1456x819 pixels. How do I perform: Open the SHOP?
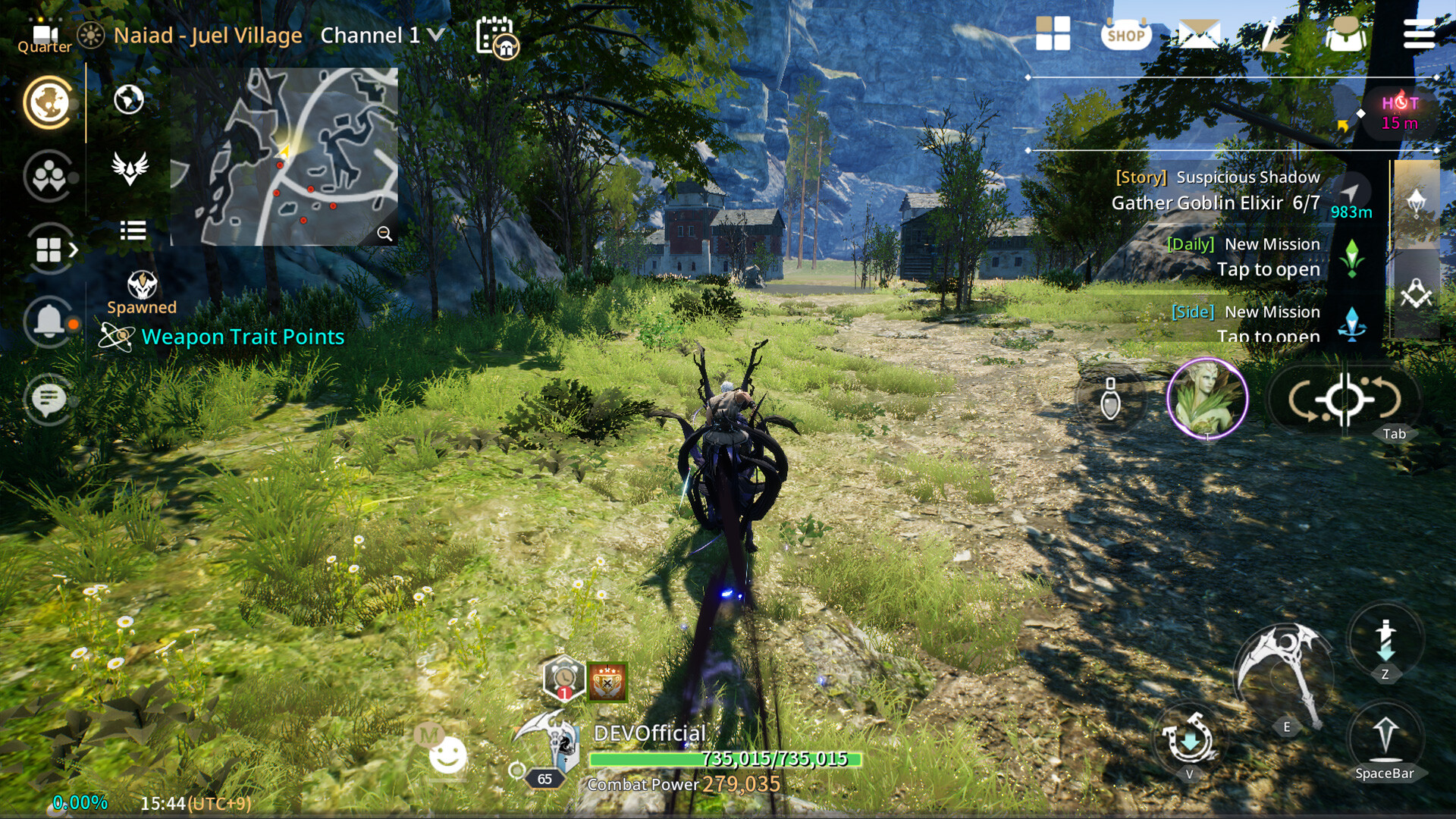point(1125,34)
